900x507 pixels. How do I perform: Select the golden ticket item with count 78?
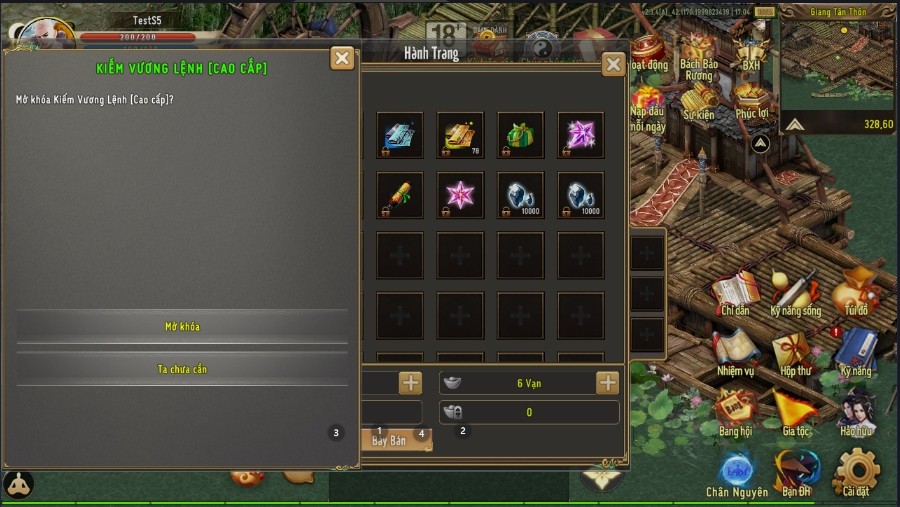460,135
